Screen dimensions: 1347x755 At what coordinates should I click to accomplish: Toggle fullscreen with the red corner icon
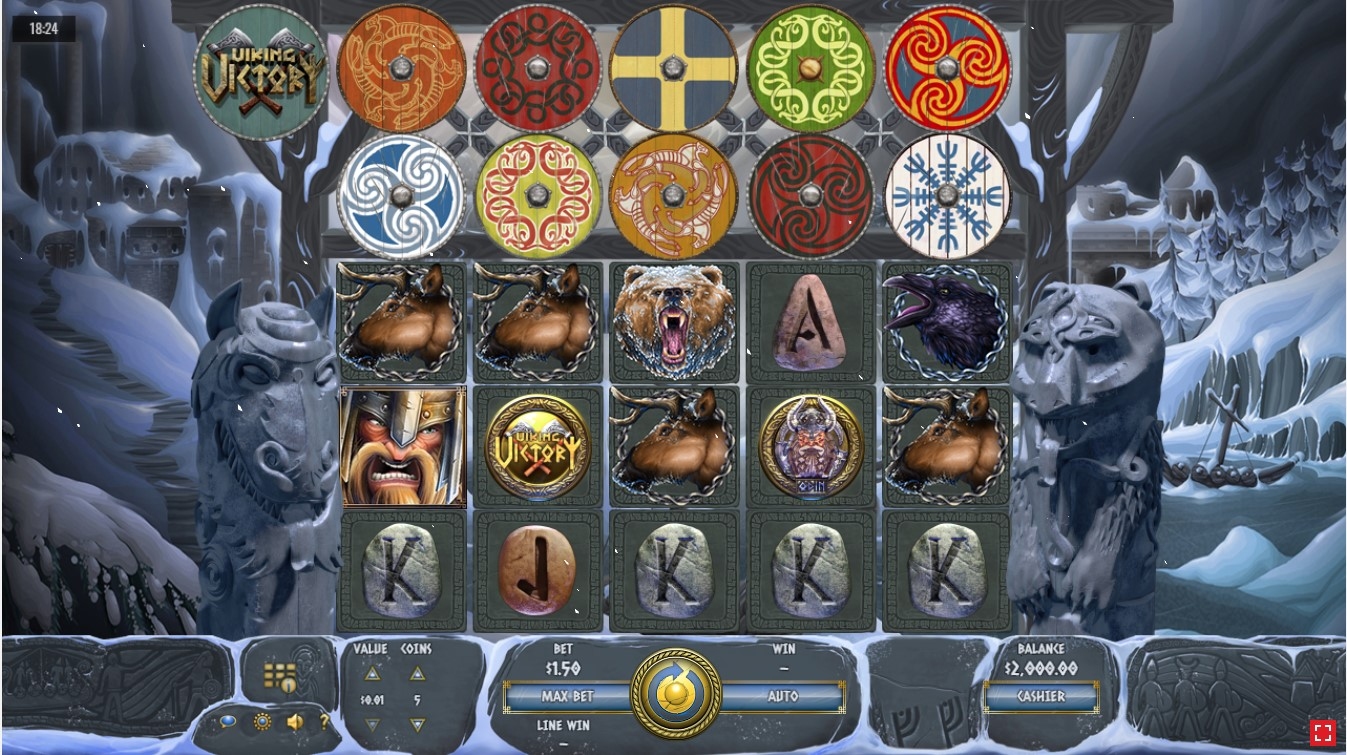(x=1322, y=732)
